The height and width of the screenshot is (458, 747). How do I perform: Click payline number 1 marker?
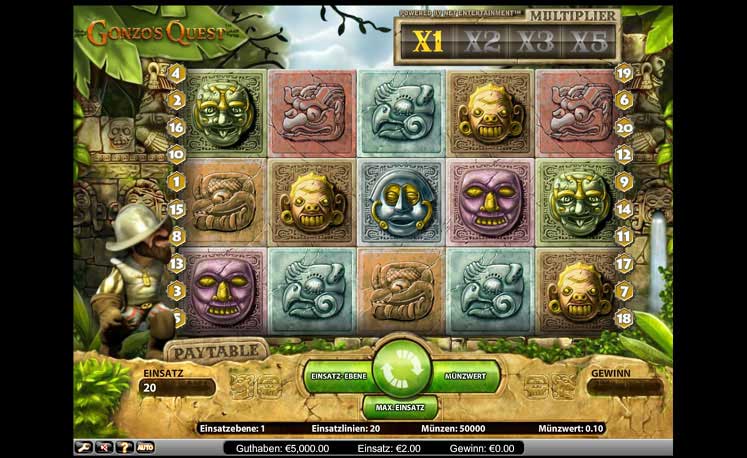[176, 182]
